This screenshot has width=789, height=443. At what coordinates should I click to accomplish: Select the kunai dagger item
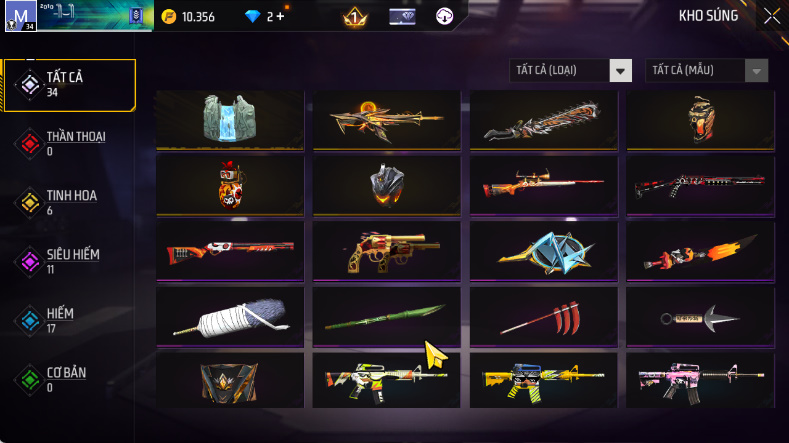tap(700, 318)
